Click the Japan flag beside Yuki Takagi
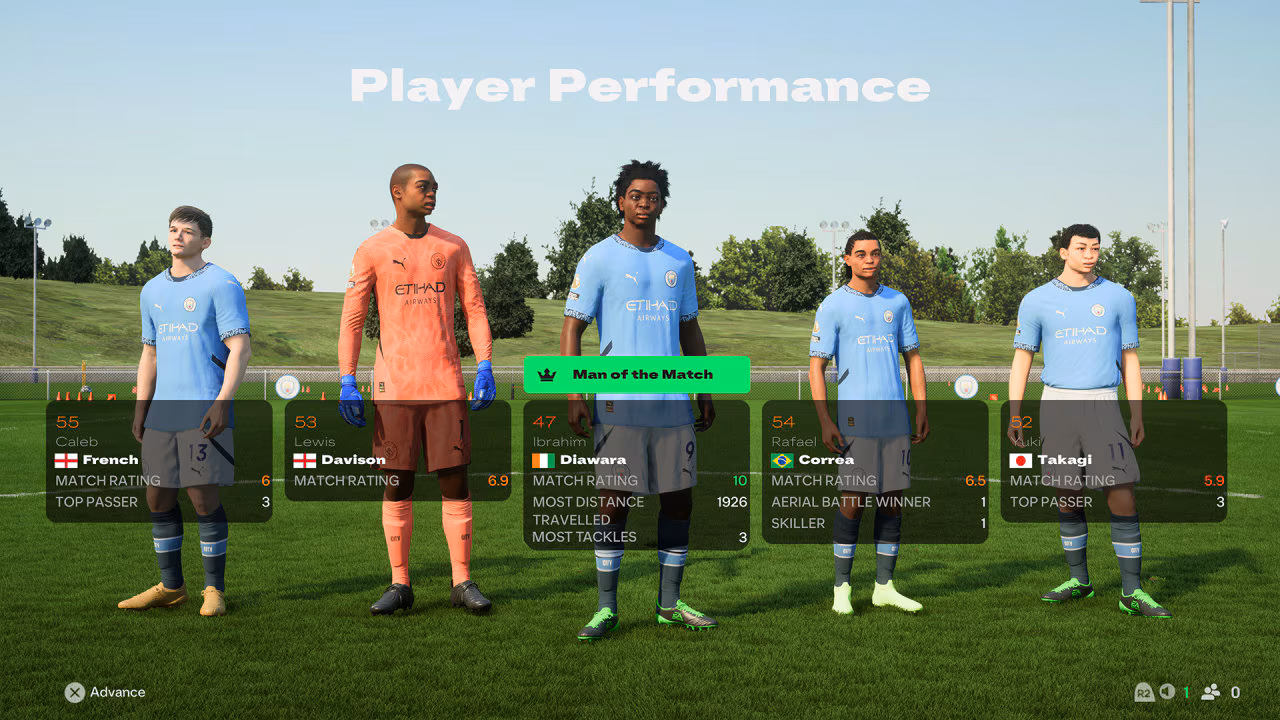 click(x=1023, y=460)
